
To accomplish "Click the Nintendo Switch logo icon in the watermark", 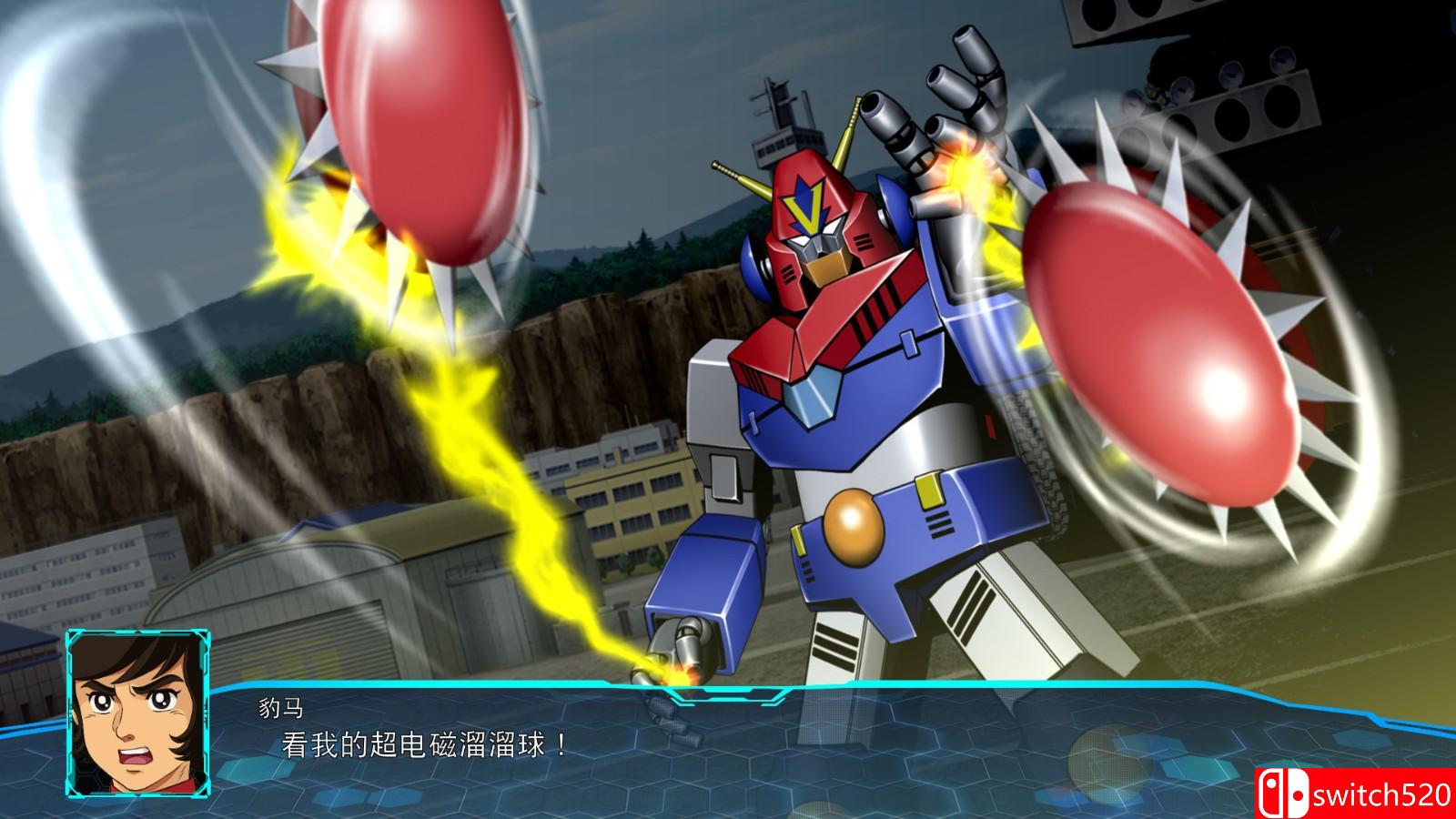I will (1282, 792).
